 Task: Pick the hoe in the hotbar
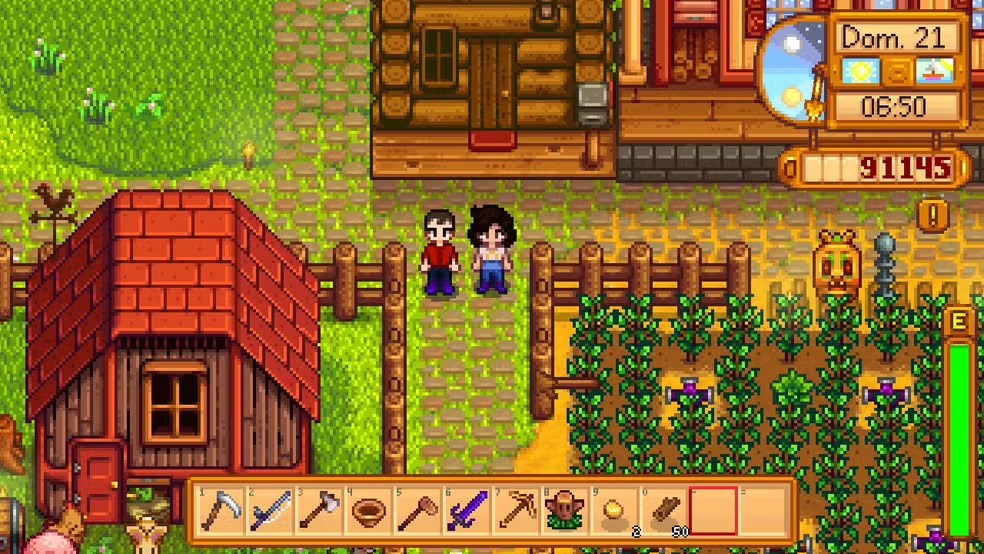pyautogui.click(x=417, y=511)
